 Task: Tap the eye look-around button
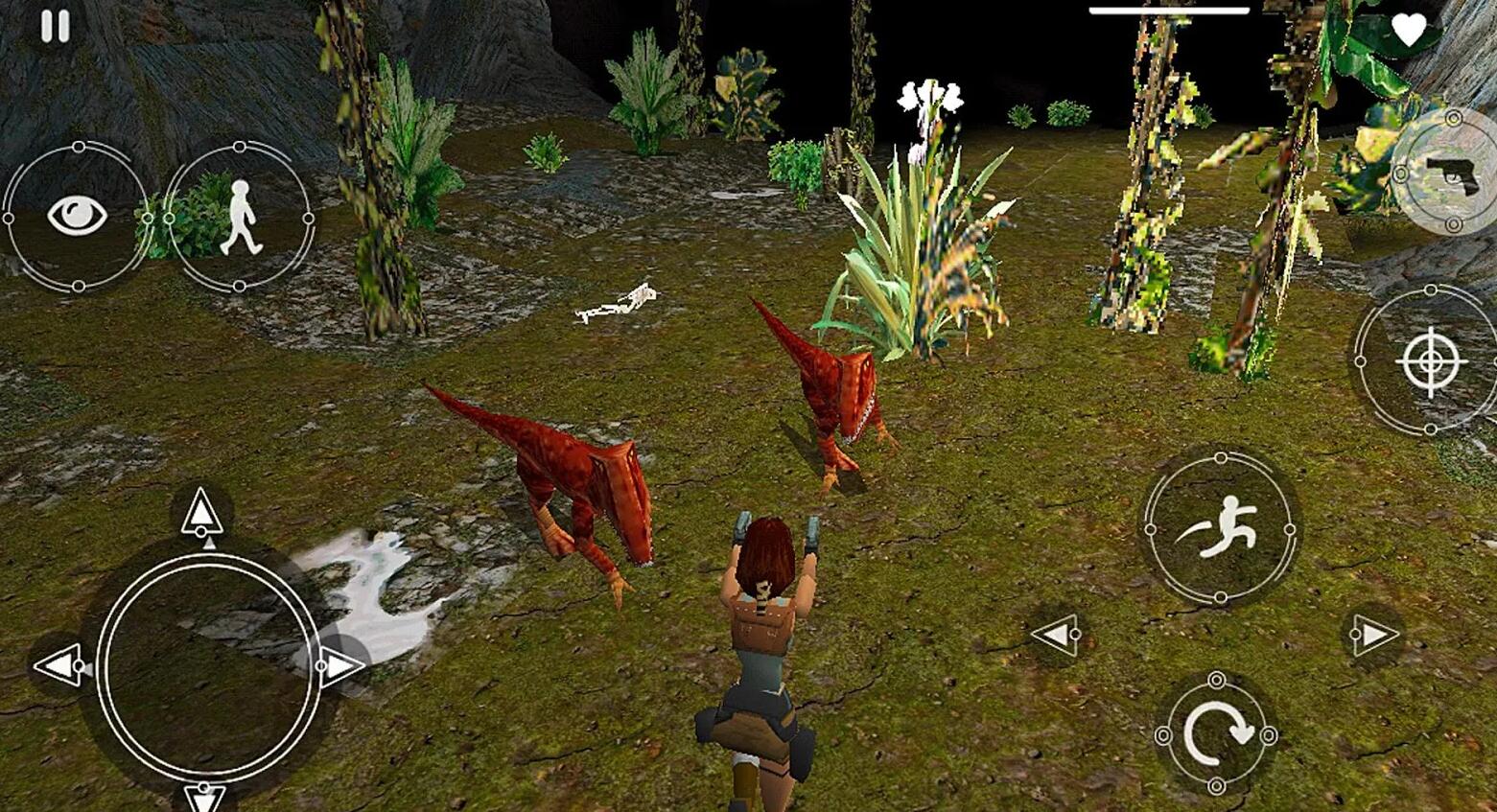point(78,217)
